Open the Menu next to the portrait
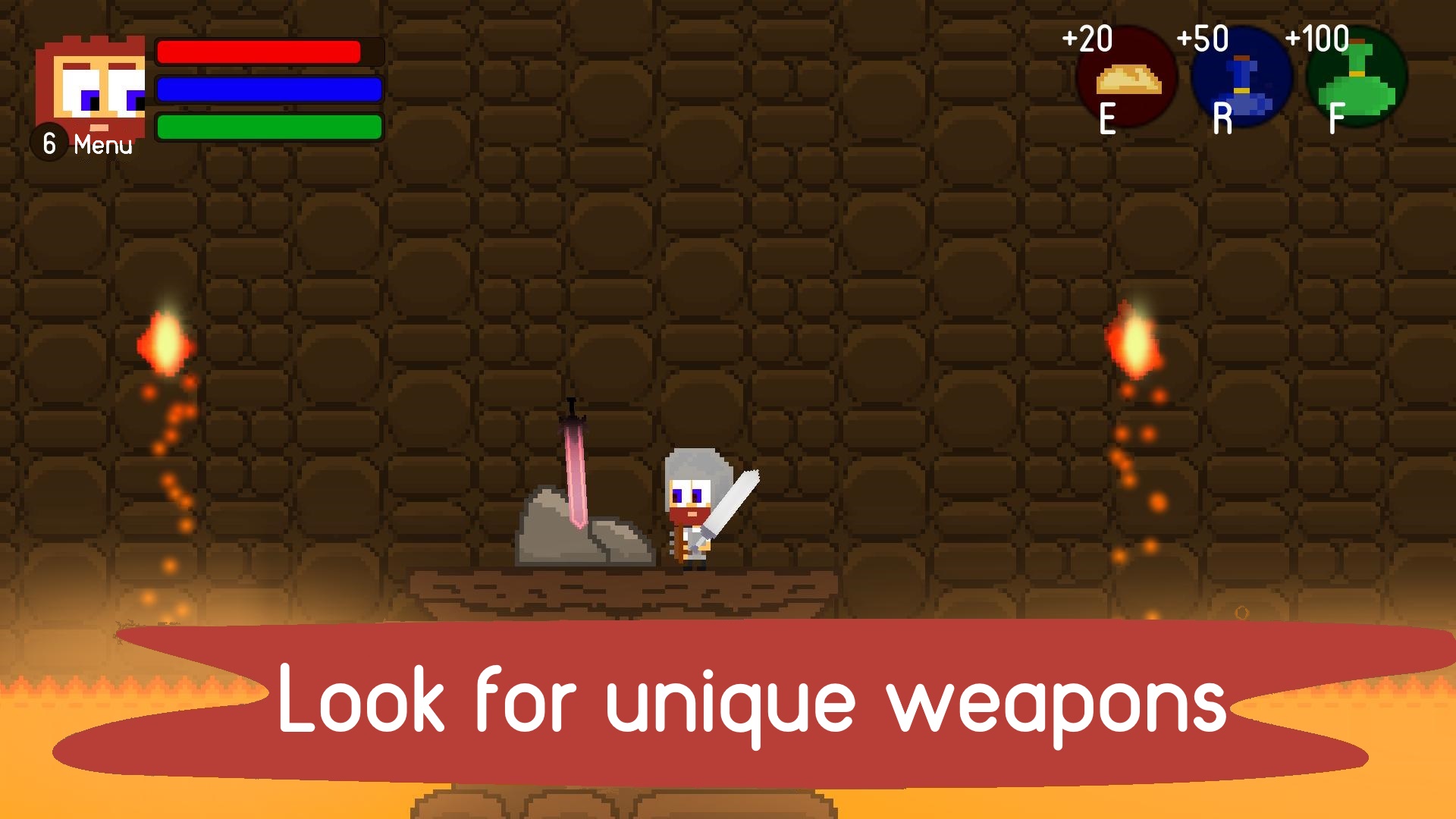Viewport: 1456px width, 819px height. 102,144
